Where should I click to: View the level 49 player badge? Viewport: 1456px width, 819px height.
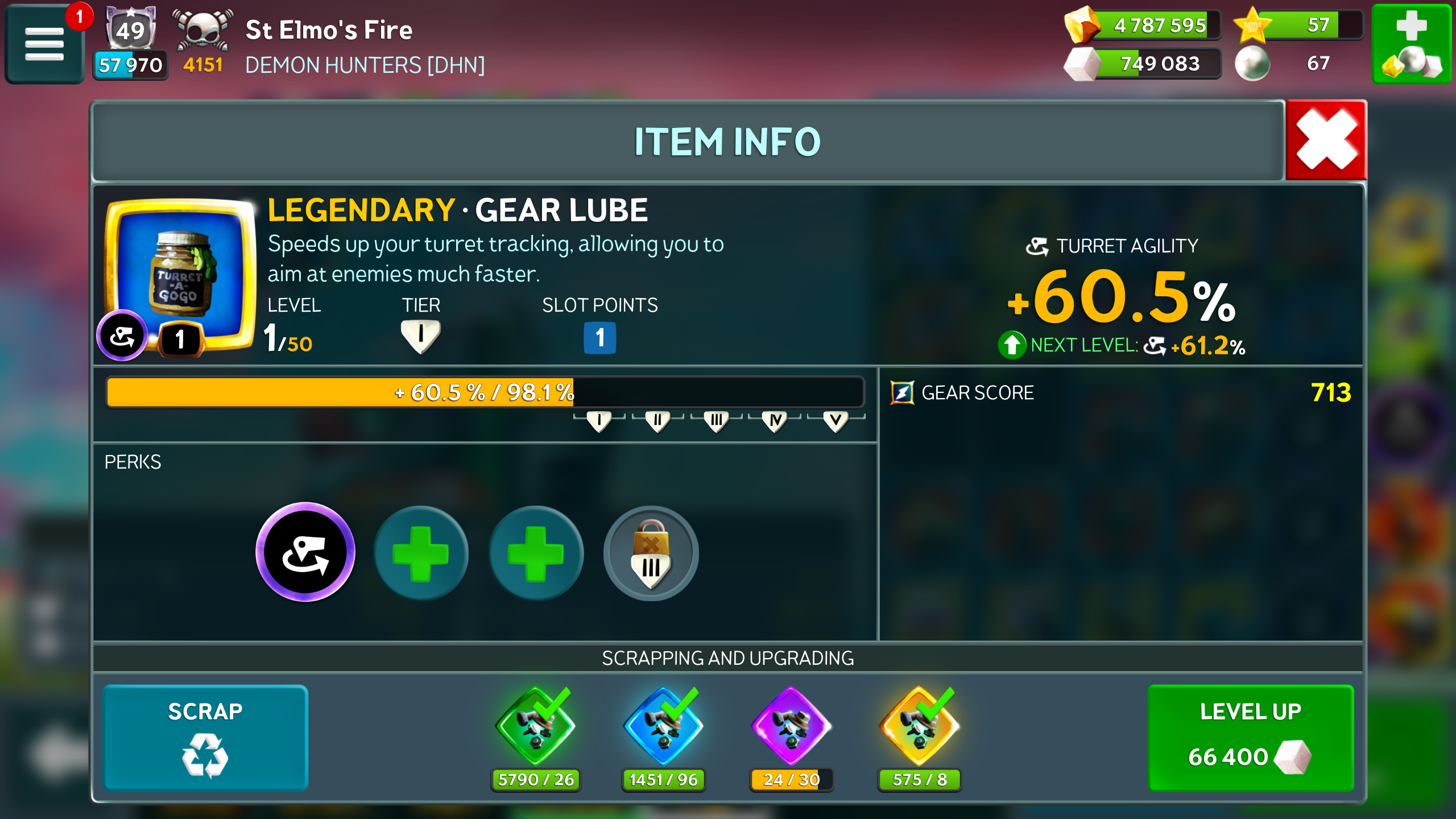click(x=131, y=30)
